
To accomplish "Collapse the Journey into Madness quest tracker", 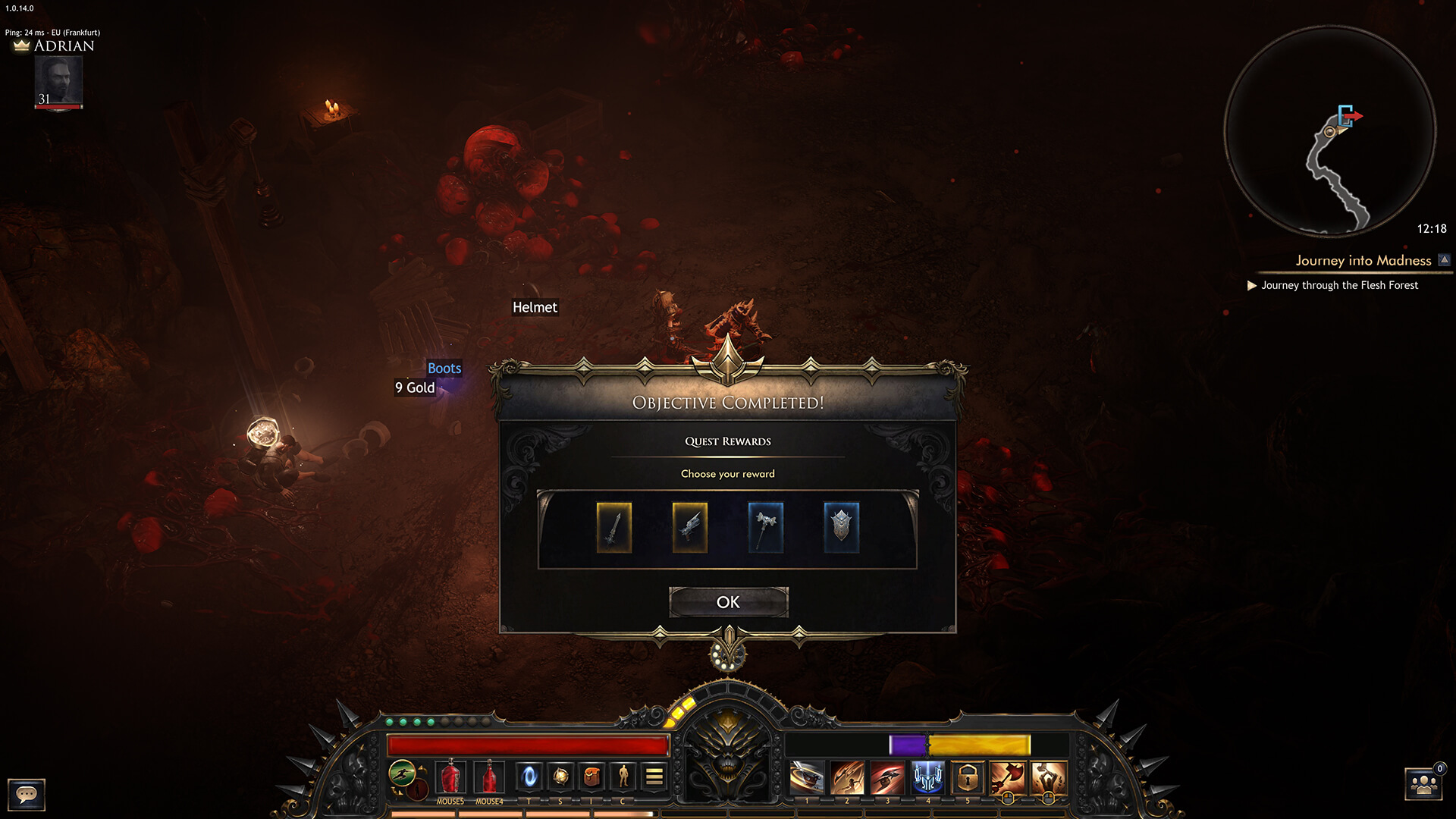I will pos(1445,260).
